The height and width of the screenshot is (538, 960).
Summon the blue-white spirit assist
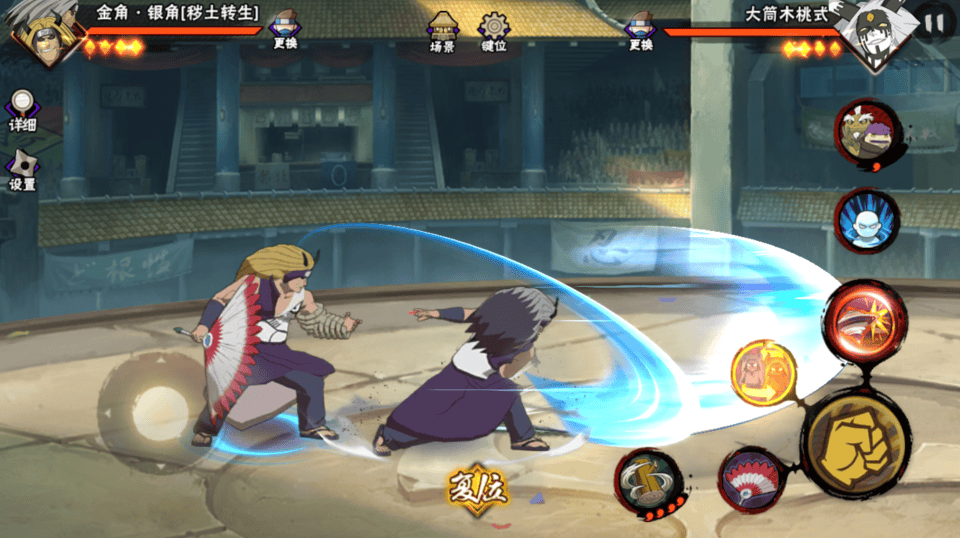click(866, 220)
